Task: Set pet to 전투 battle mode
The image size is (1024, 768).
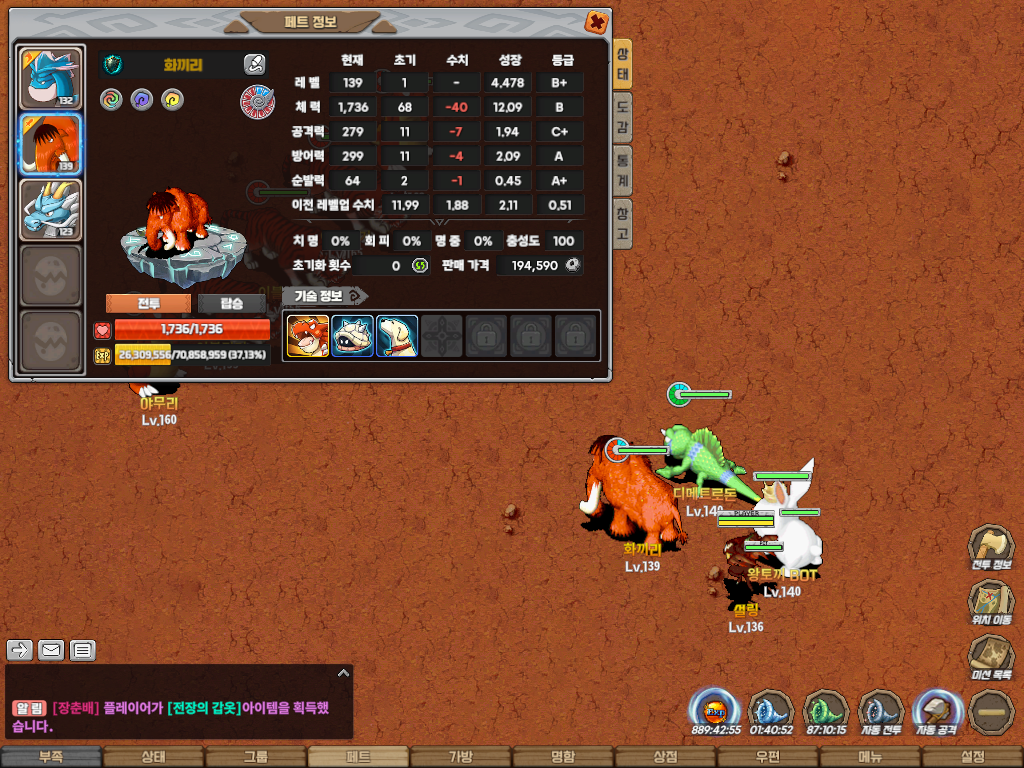Action: point(148,304)
